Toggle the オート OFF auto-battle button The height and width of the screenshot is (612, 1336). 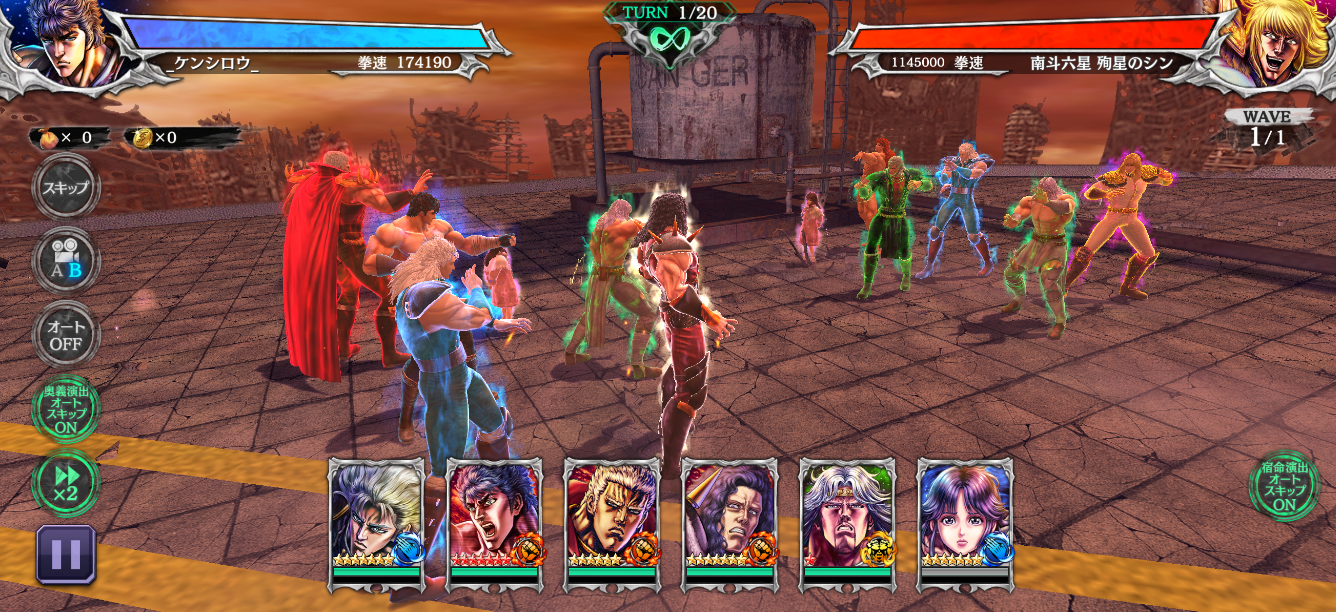click(x=66, y=335)
